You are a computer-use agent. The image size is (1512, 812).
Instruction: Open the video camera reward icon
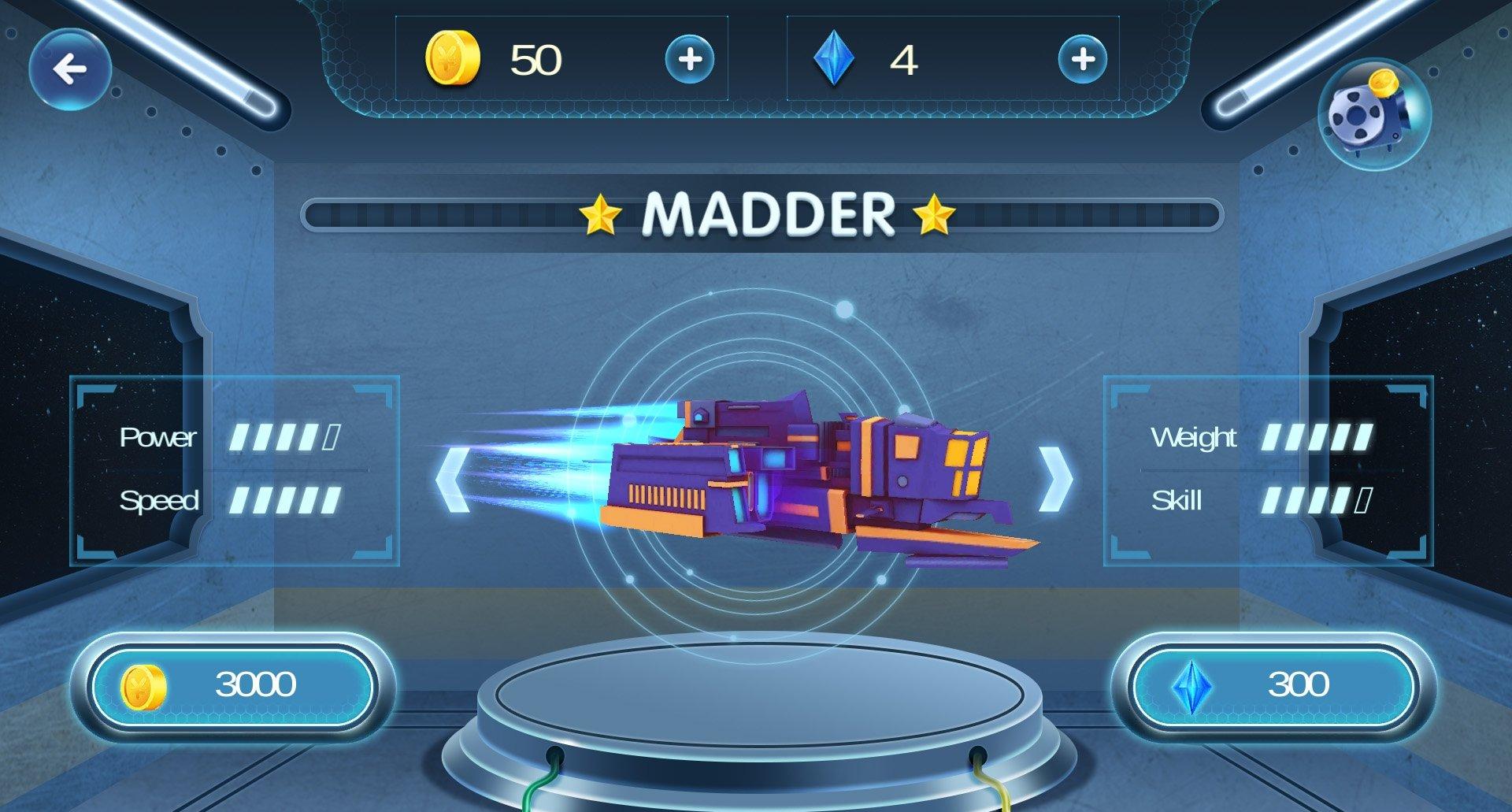click(1373, 113)
